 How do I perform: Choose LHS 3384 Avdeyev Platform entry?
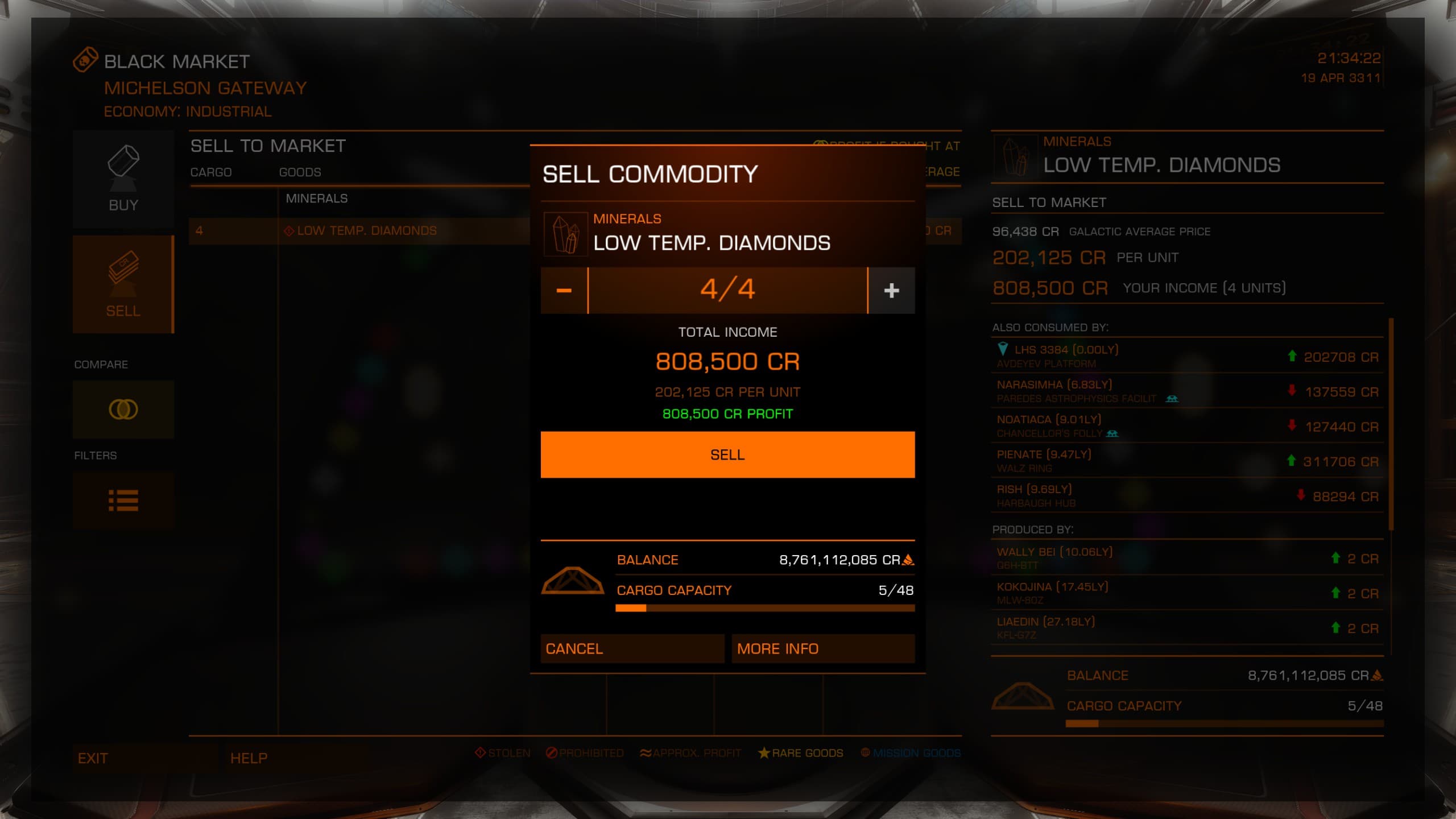coord(1186,356)
